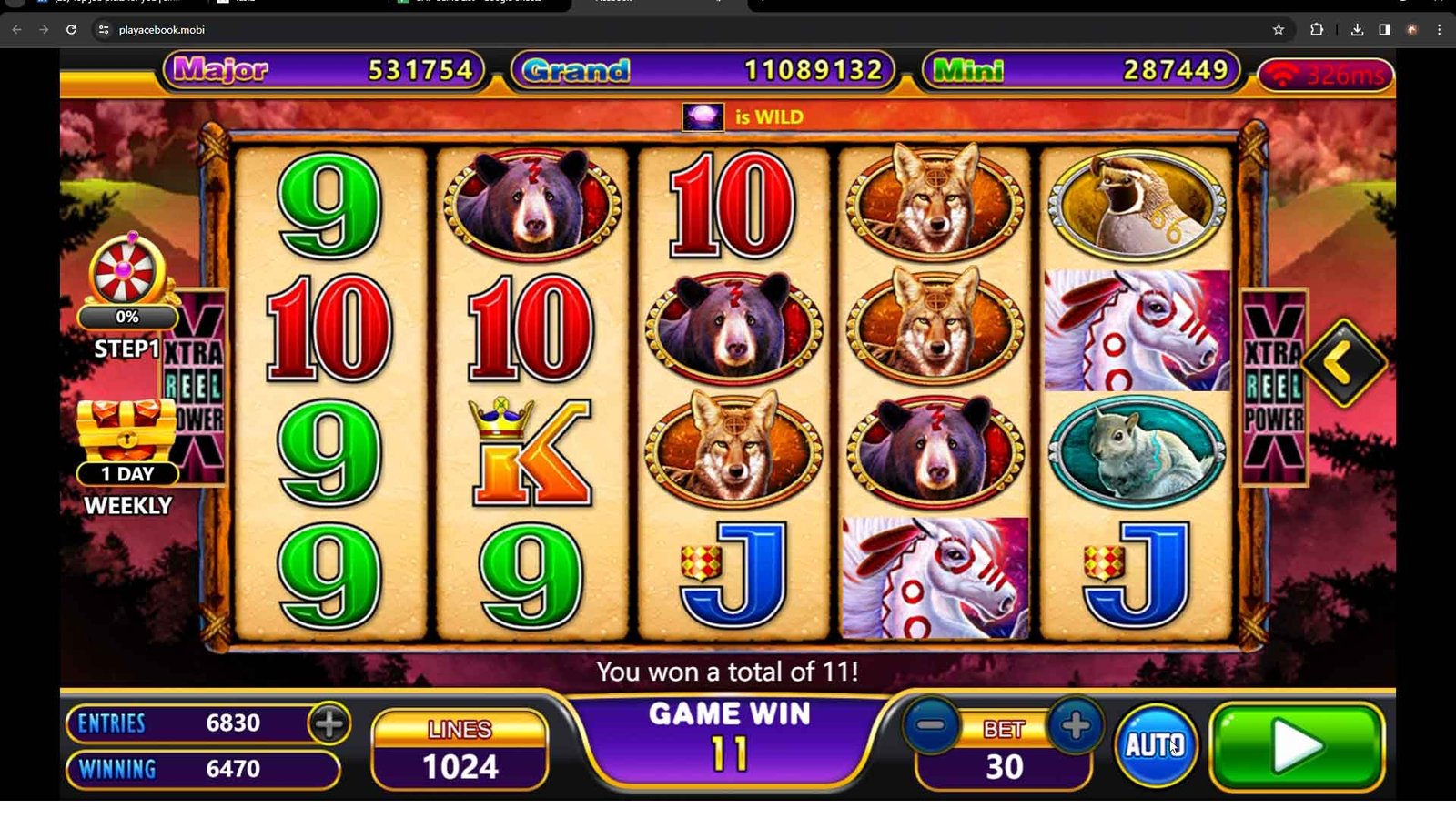Increase the bet with the plus button

click(1075, 726)
